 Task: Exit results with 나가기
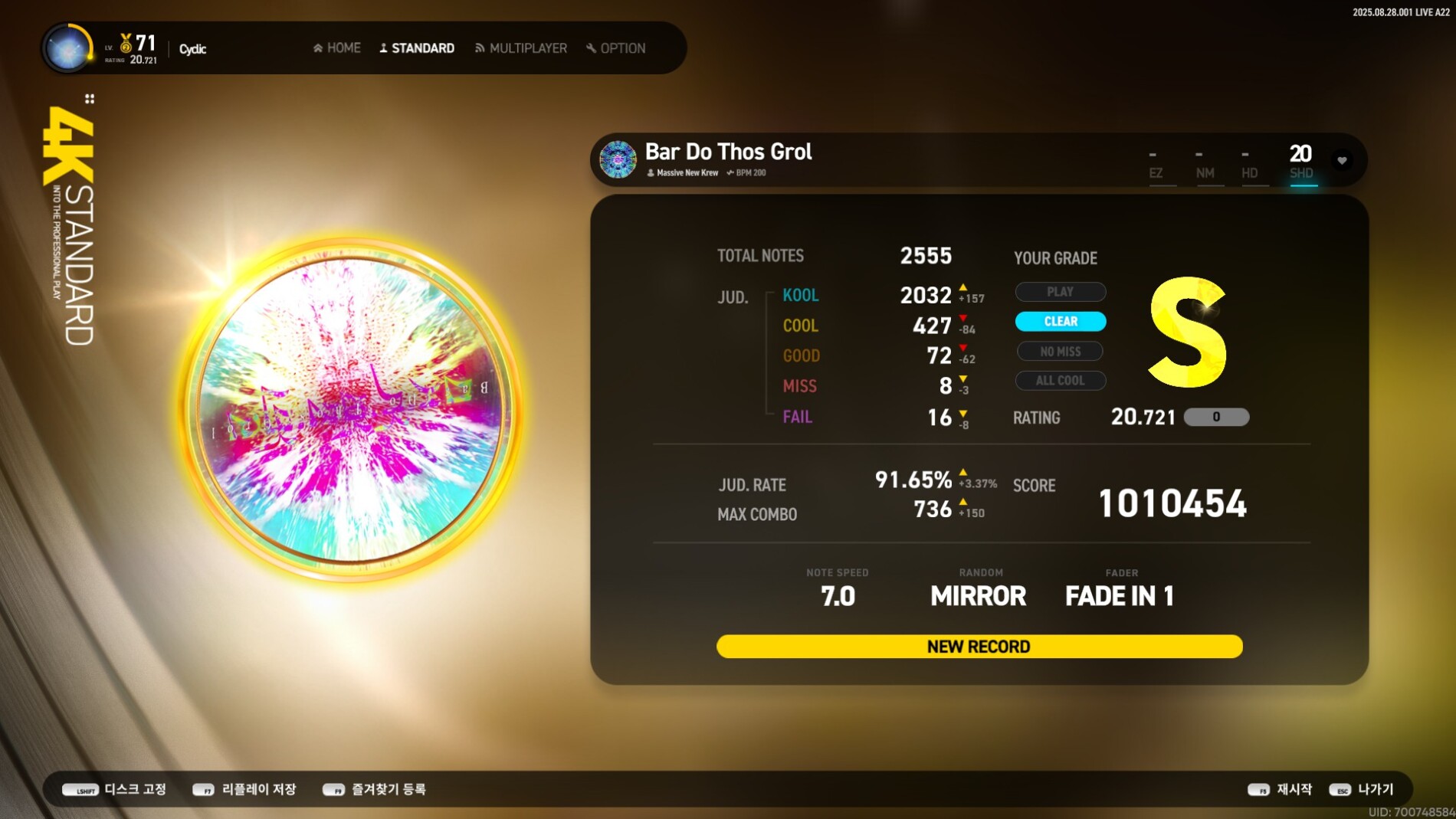pyautogui.click(x=1362, y=789)
